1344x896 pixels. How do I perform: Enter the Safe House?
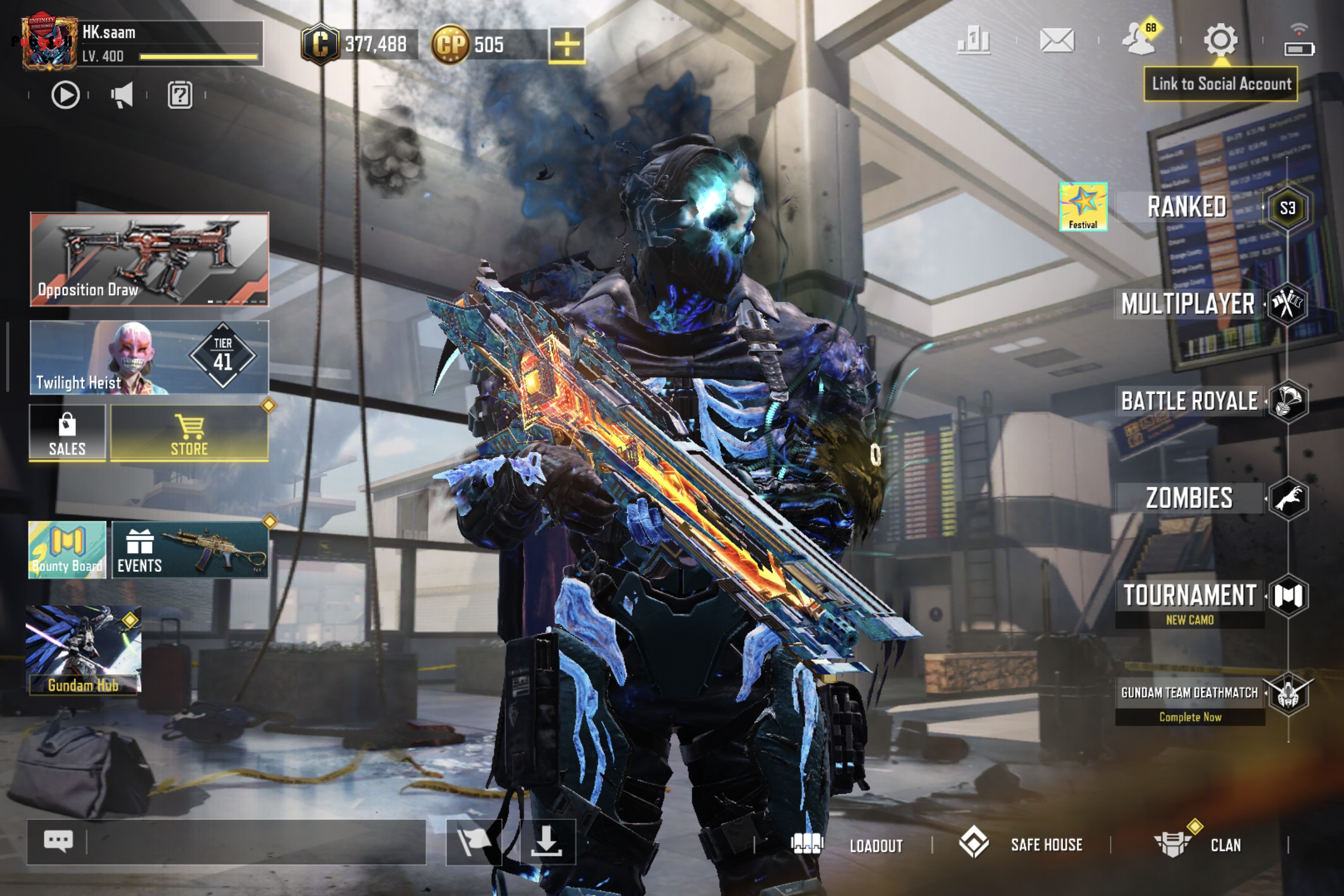[1022, 844]
